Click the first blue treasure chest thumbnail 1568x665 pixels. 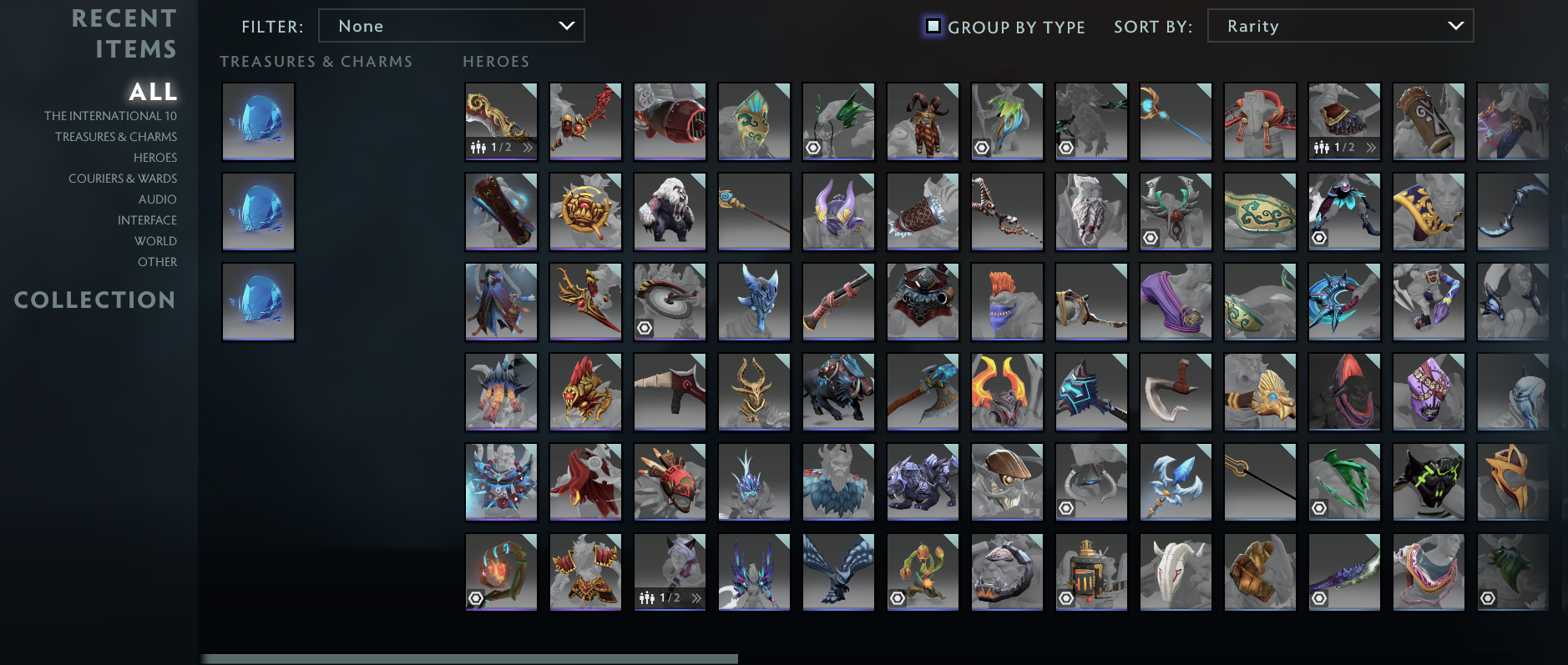pyautogui.click(x=257, y=121)
